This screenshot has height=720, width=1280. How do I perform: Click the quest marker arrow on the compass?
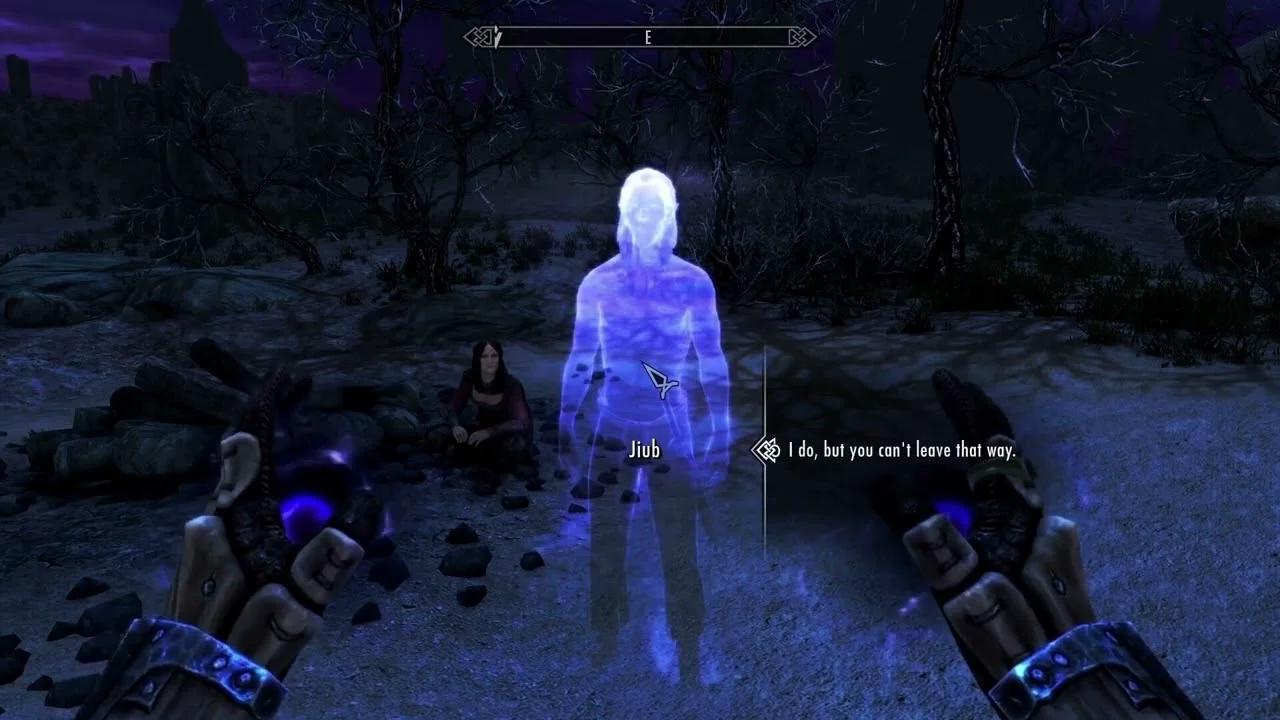497,37
